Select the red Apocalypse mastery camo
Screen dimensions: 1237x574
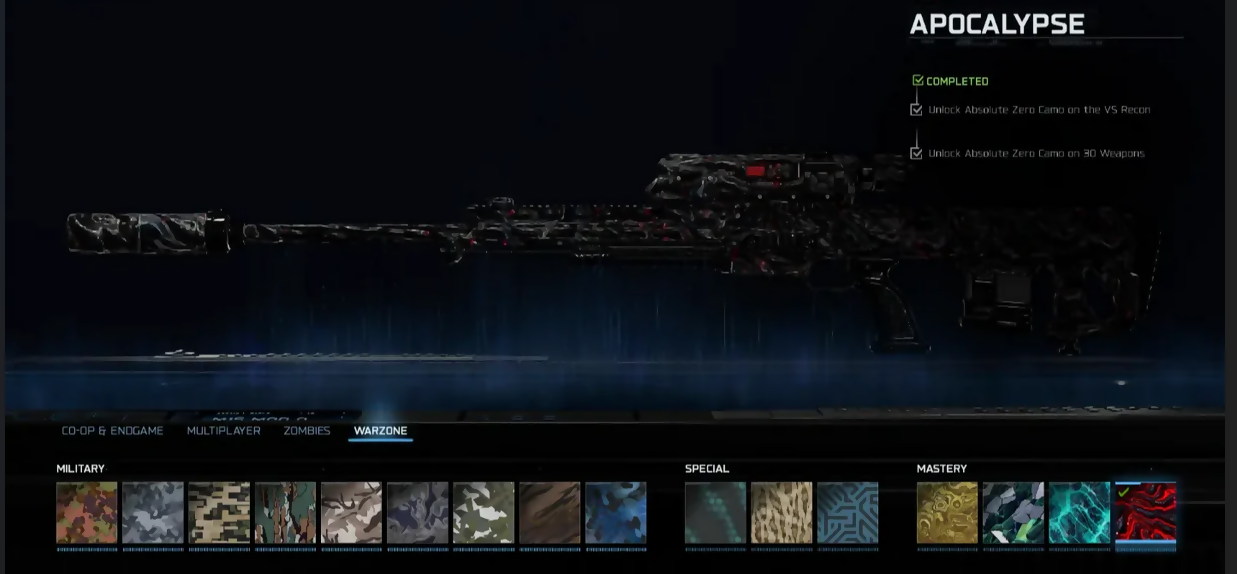click(x=1145, y=513)
